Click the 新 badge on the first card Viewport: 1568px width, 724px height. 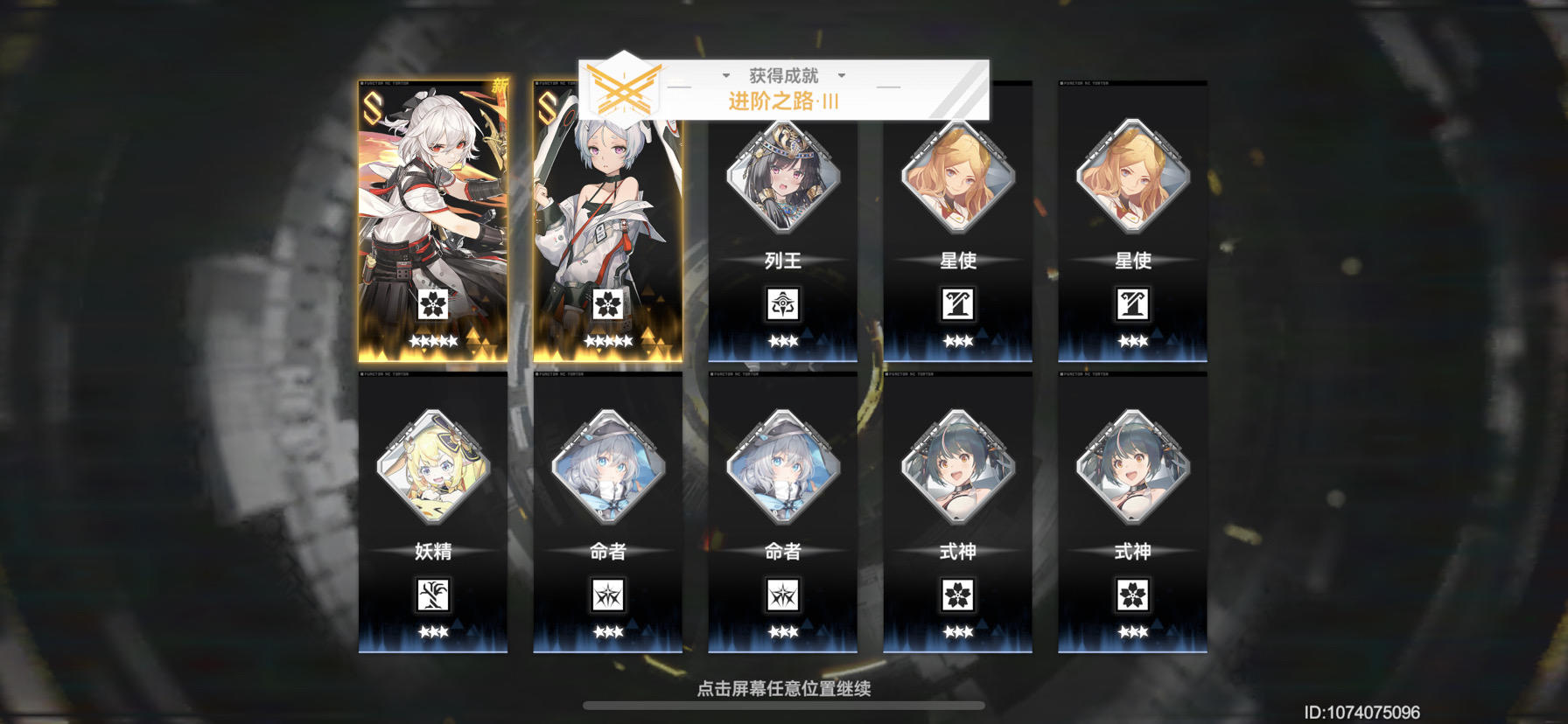[x=500, y=87]
